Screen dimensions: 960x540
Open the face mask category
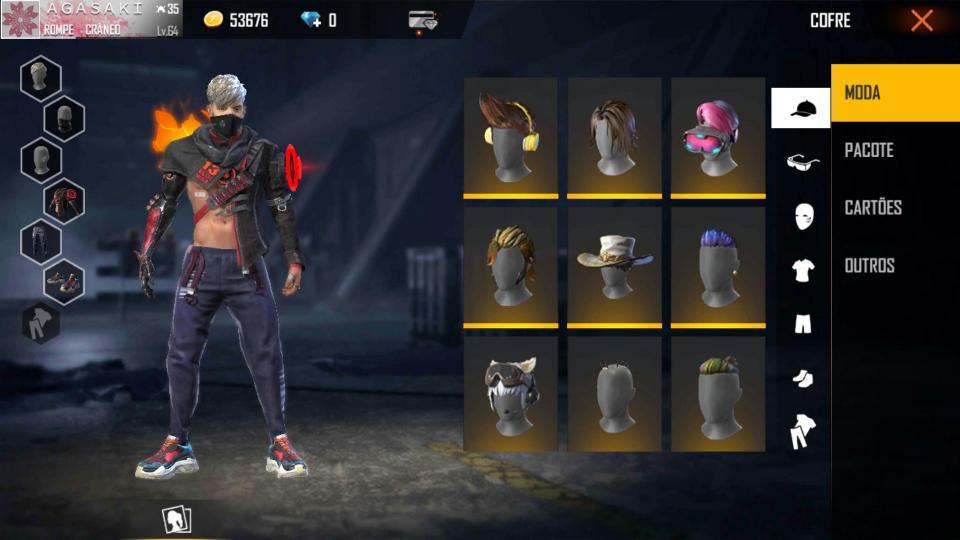pos(803,216)
